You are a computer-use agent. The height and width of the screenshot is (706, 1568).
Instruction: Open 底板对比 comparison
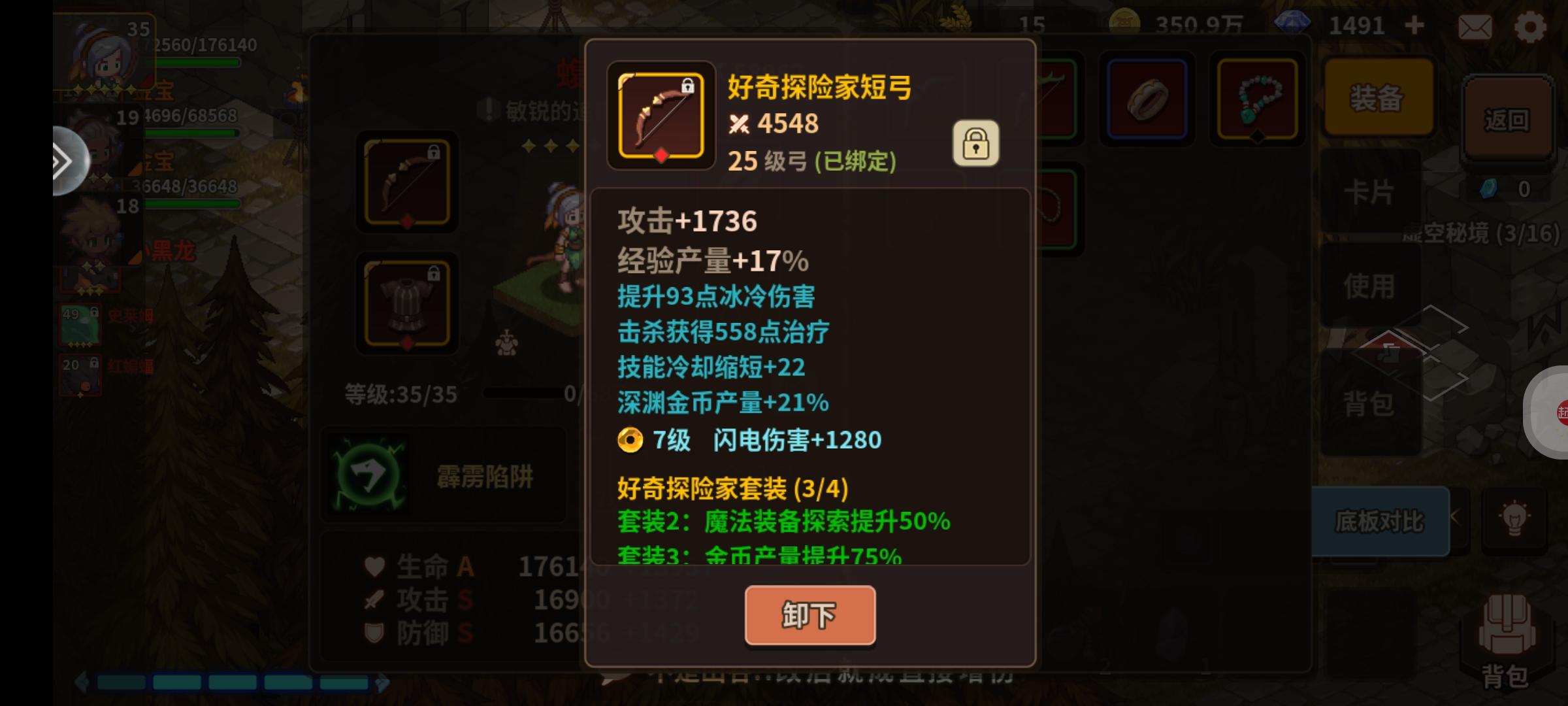click(x=1380, y=522)
